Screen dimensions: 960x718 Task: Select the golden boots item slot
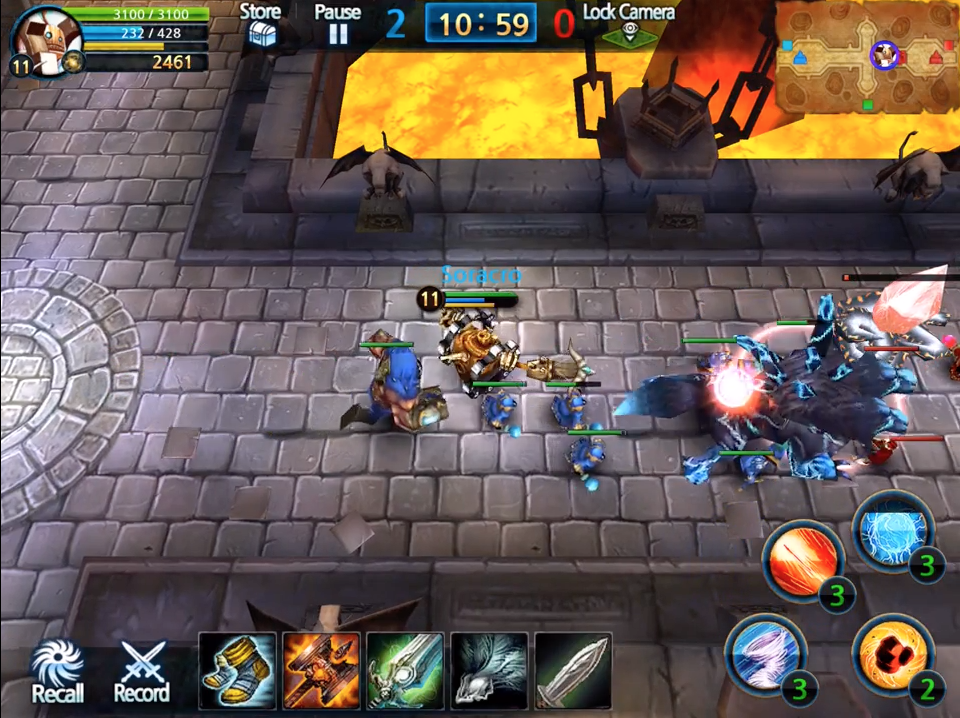(238, 671)
